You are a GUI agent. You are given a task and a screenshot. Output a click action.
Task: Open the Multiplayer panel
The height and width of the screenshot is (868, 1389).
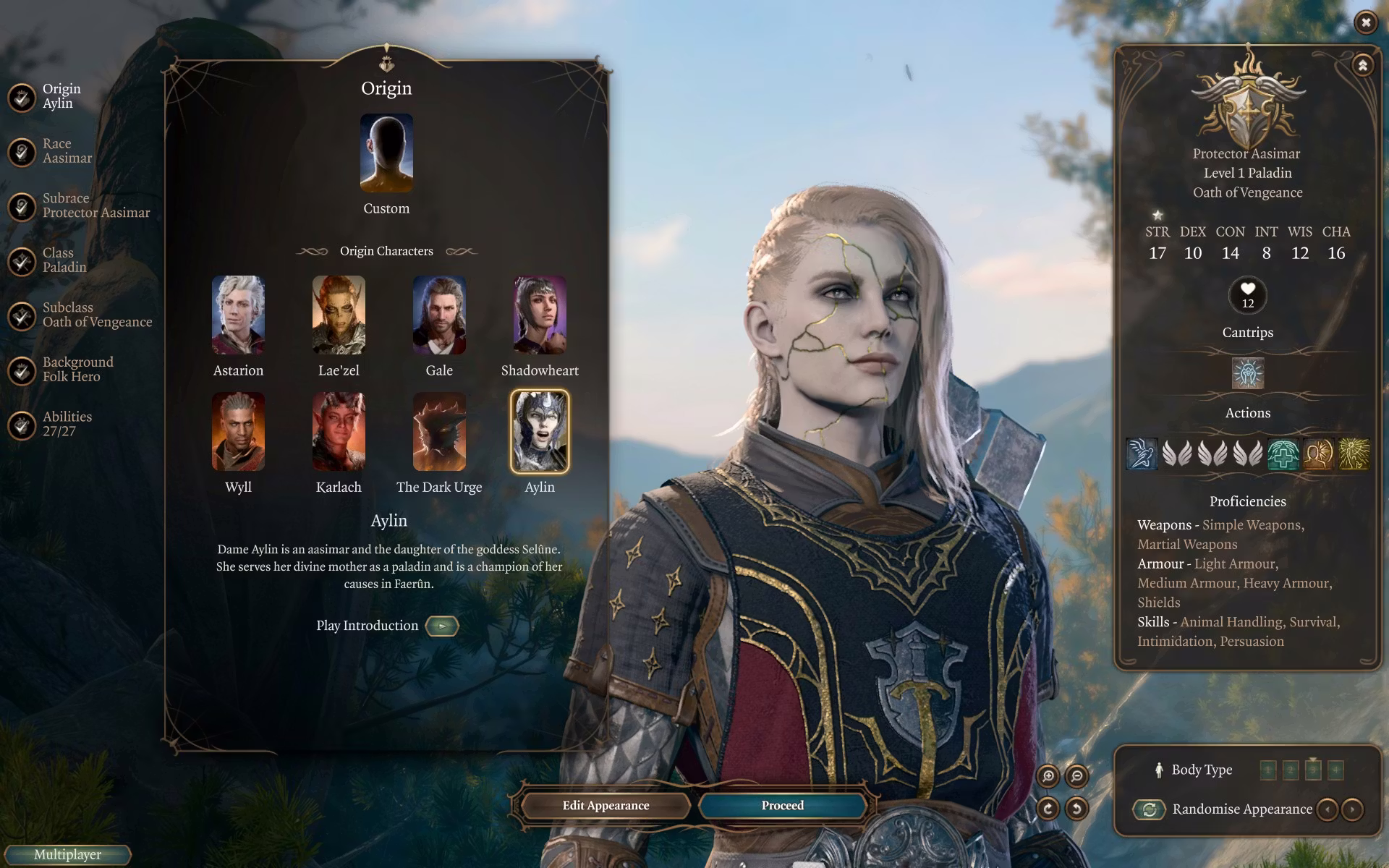click(67, 854)
